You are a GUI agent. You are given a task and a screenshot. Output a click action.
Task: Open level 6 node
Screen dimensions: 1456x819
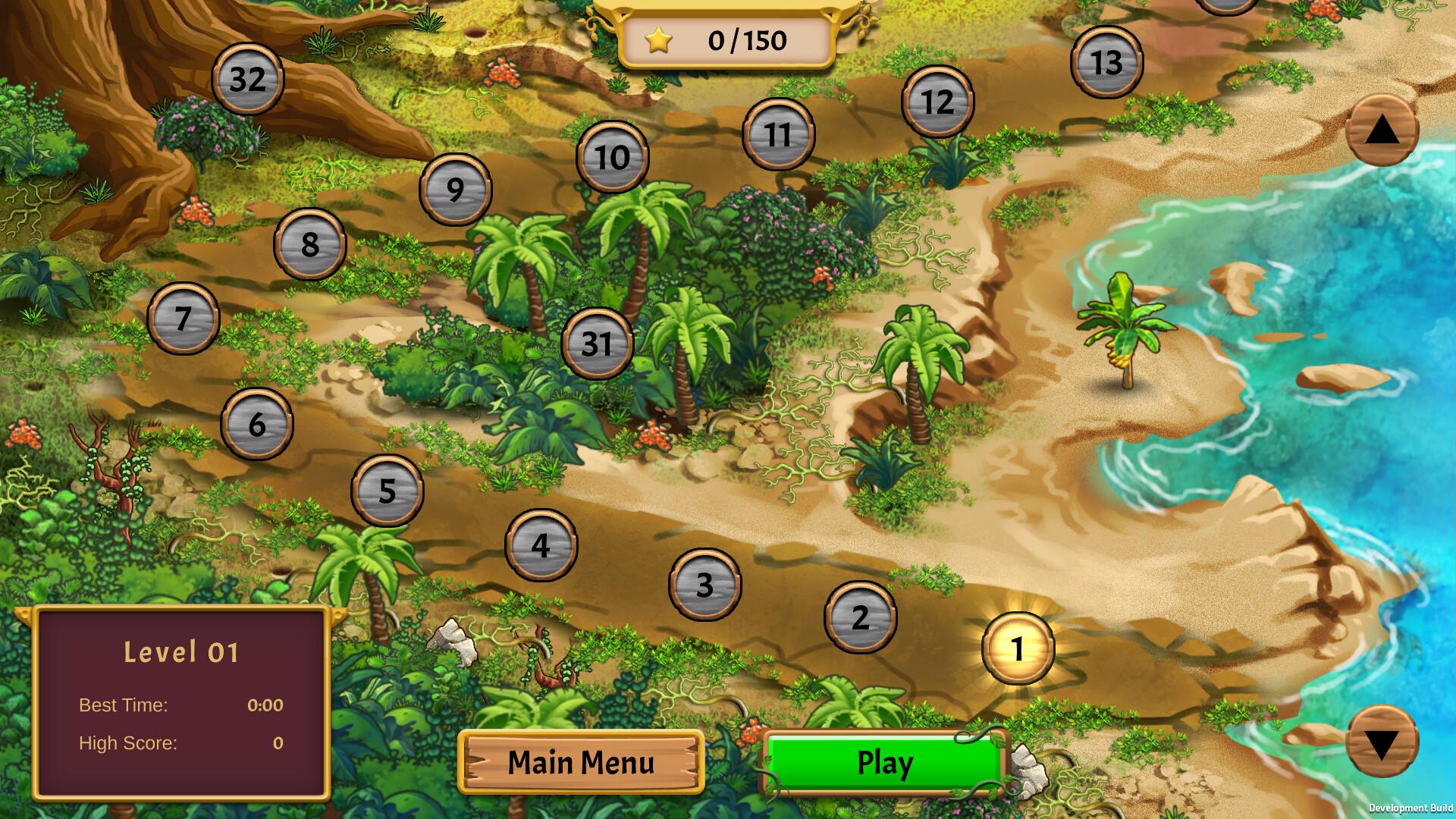[x=256, y=425]
